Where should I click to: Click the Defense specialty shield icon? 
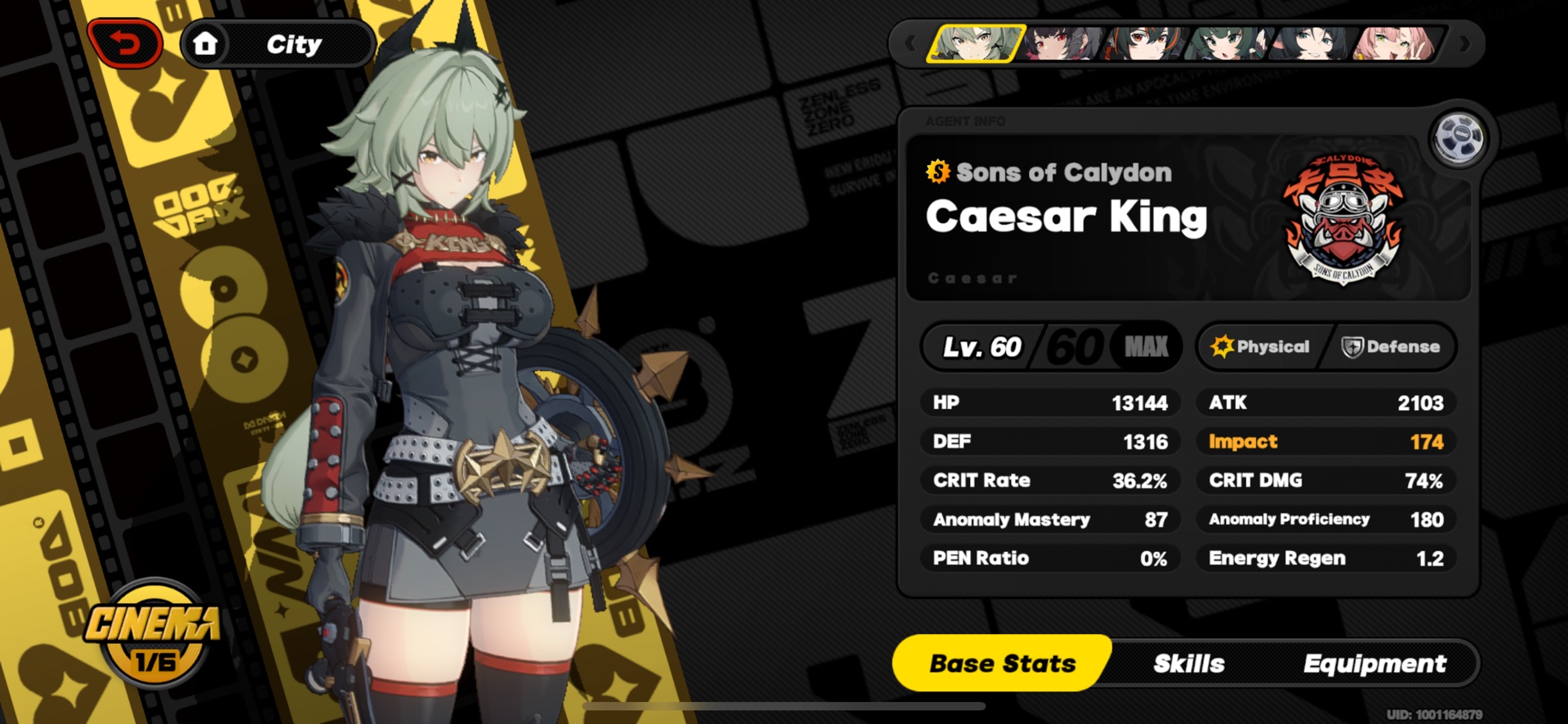click(x=1355, y=346)
